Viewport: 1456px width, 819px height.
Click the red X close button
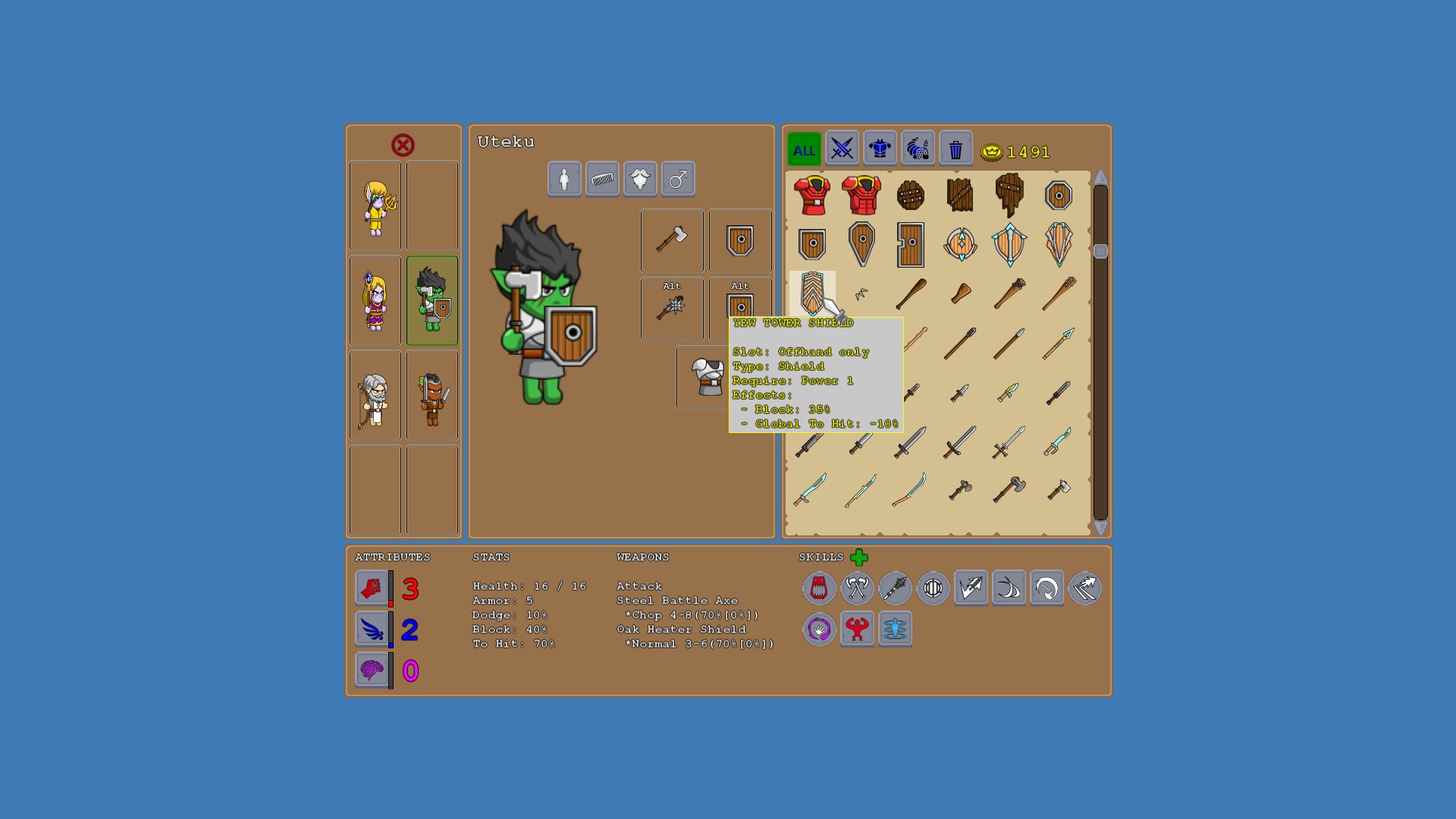tap(403, 144)
